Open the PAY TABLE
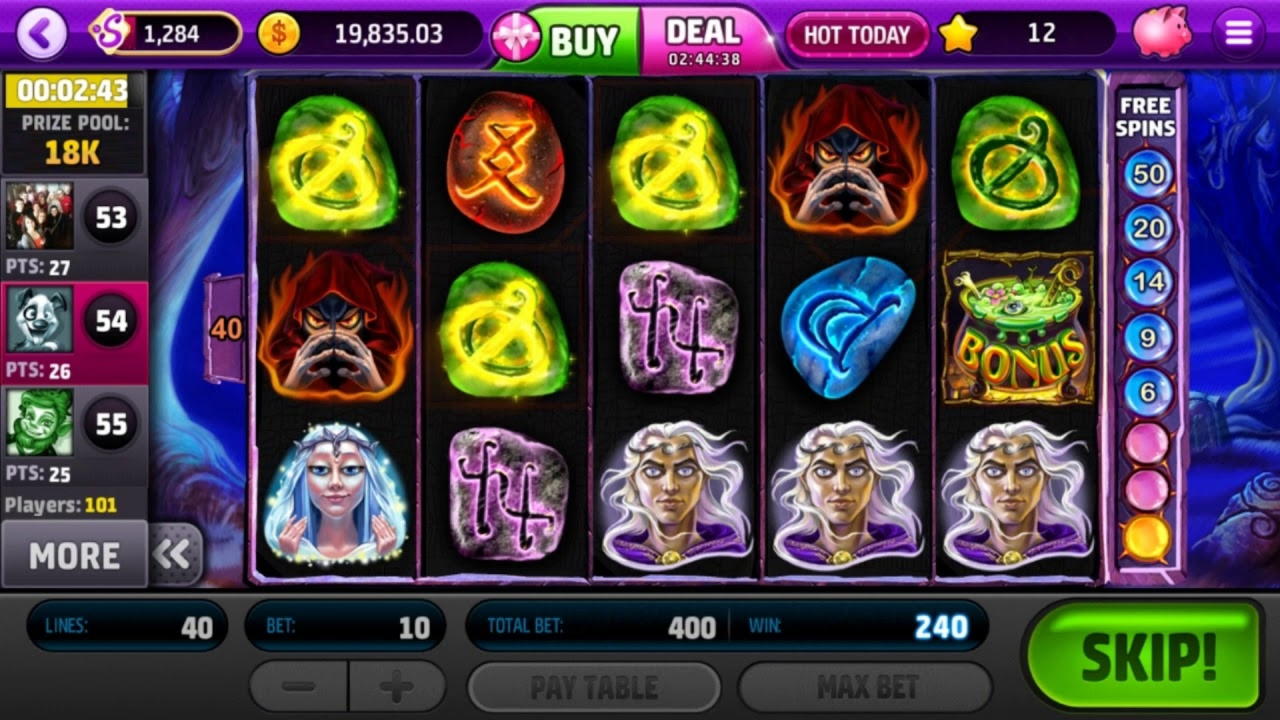This screenshot has width=1280, height=720. tap(594, 687)
